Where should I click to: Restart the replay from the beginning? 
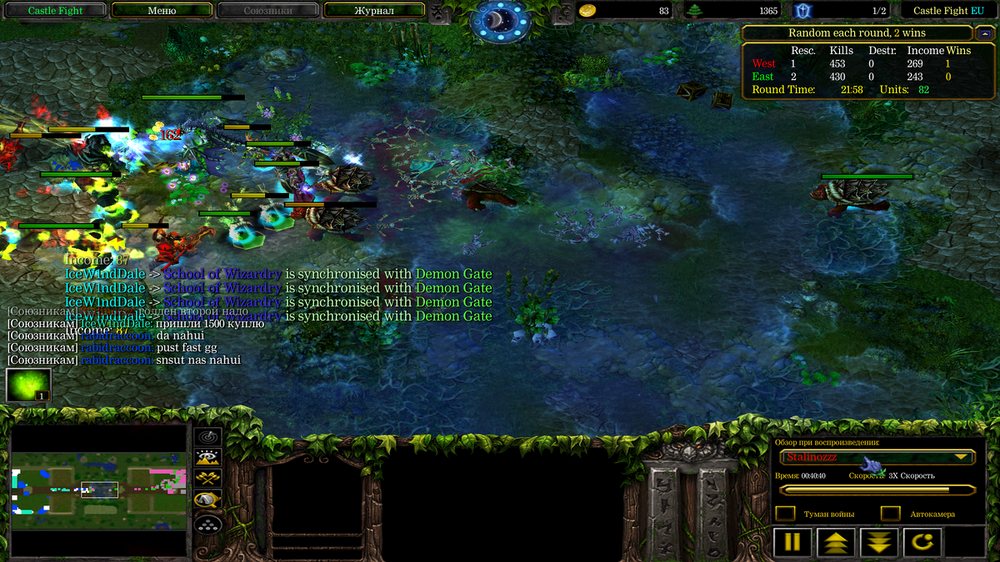(x=921, y=543)
